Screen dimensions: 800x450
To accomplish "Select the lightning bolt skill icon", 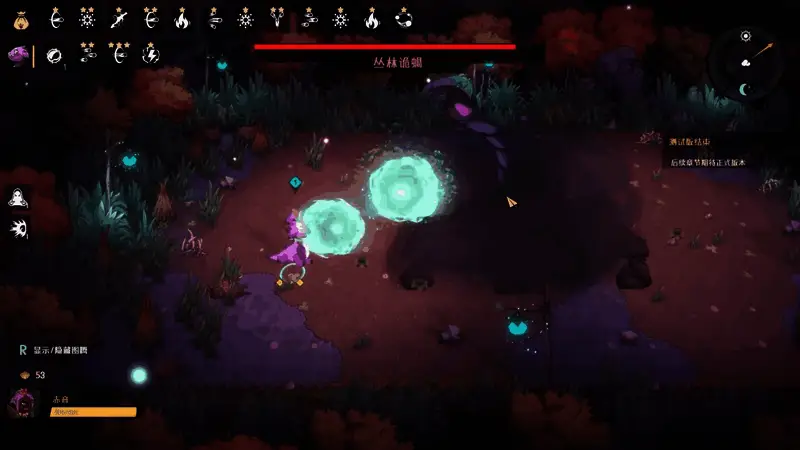I will [151, 55].
